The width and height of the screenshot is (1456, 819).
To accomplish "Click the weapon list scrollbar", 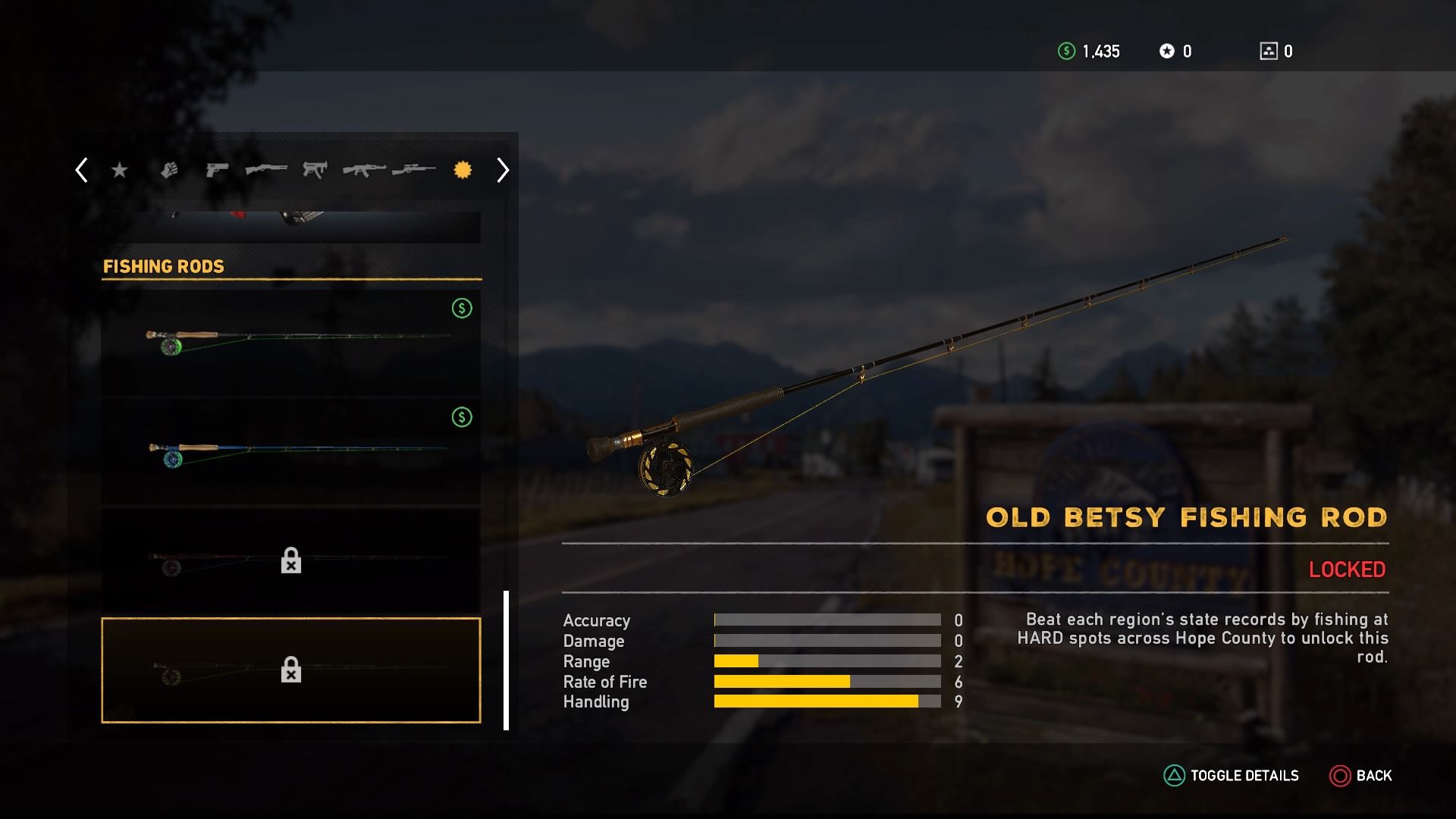I will 506,660.
